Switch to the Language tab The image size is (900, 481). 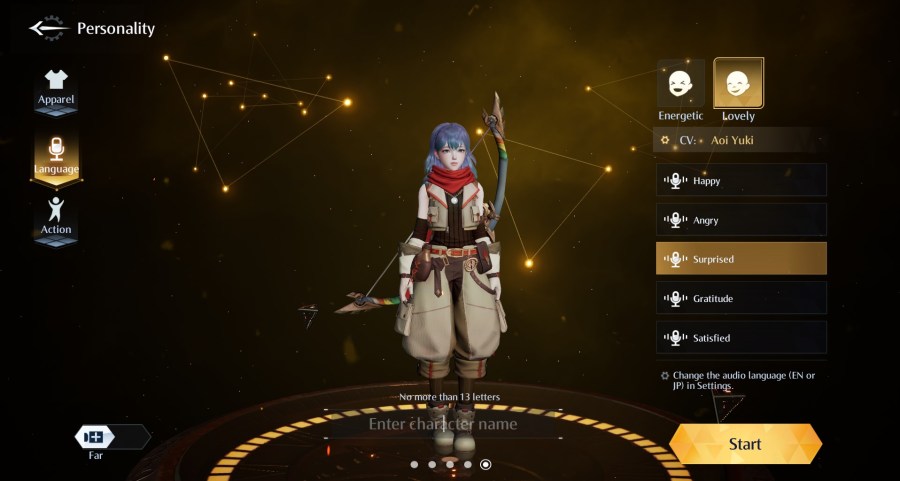(x=56, y=156)
